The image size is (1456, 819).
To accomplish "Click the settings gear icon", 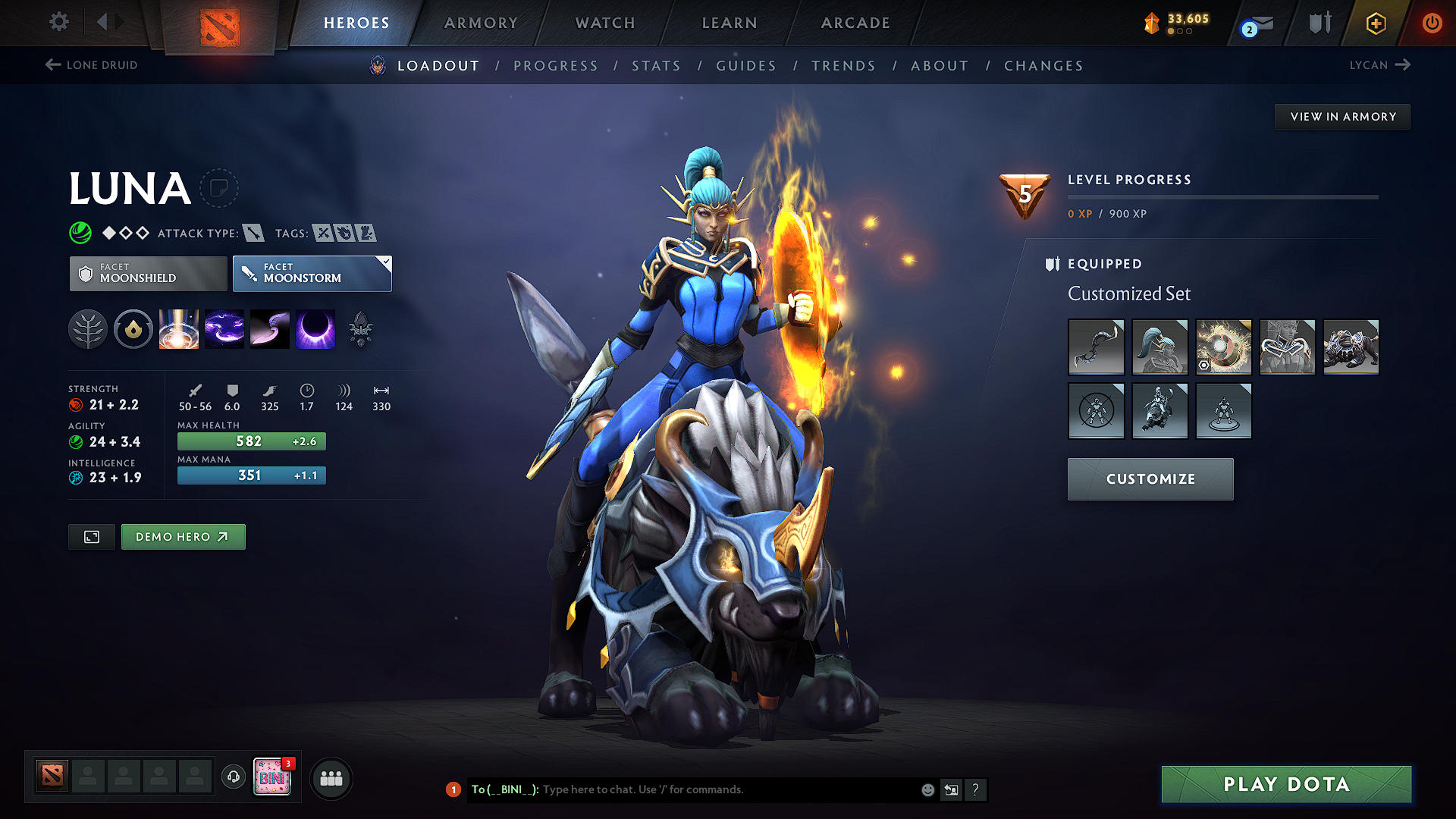I will [x=58, y=22].
